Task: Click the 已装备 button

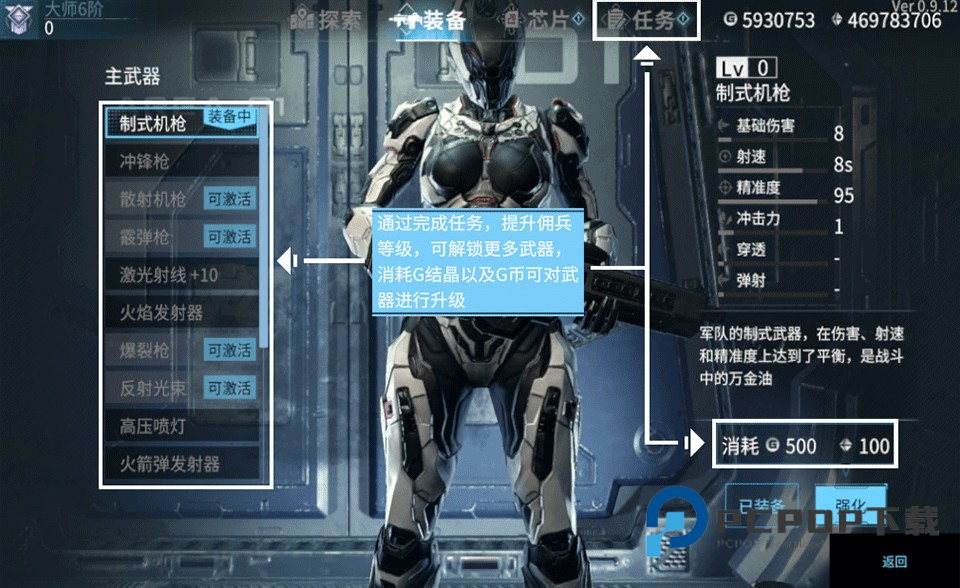Action: 762,504
